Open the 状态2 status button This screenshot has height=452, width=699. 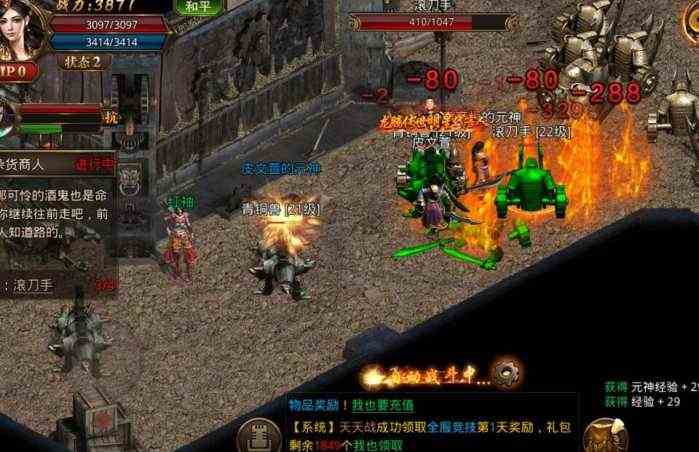click(83, 61)
